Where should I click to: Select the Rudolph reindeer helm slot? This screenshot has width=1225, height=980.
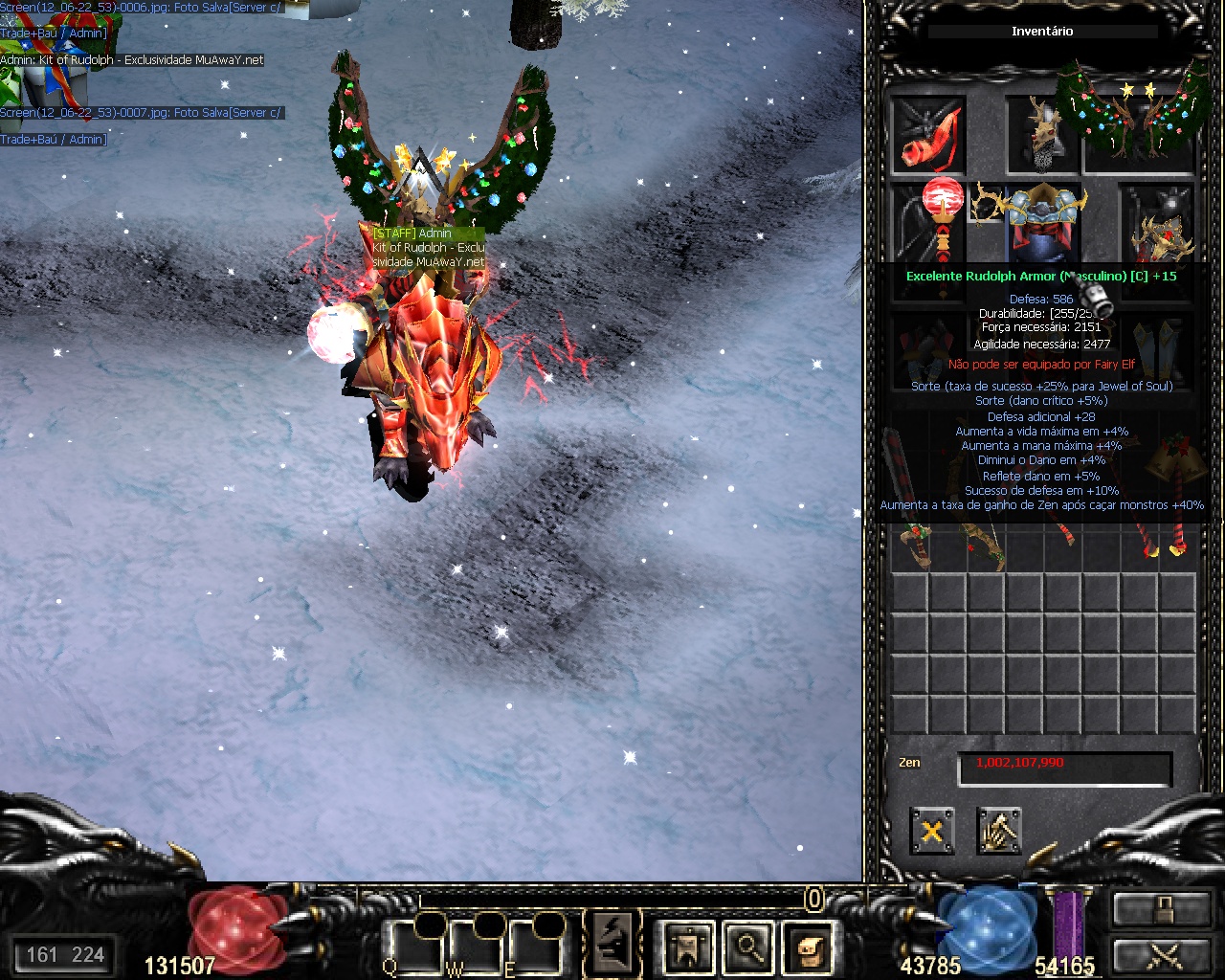tap(1042, 135)
